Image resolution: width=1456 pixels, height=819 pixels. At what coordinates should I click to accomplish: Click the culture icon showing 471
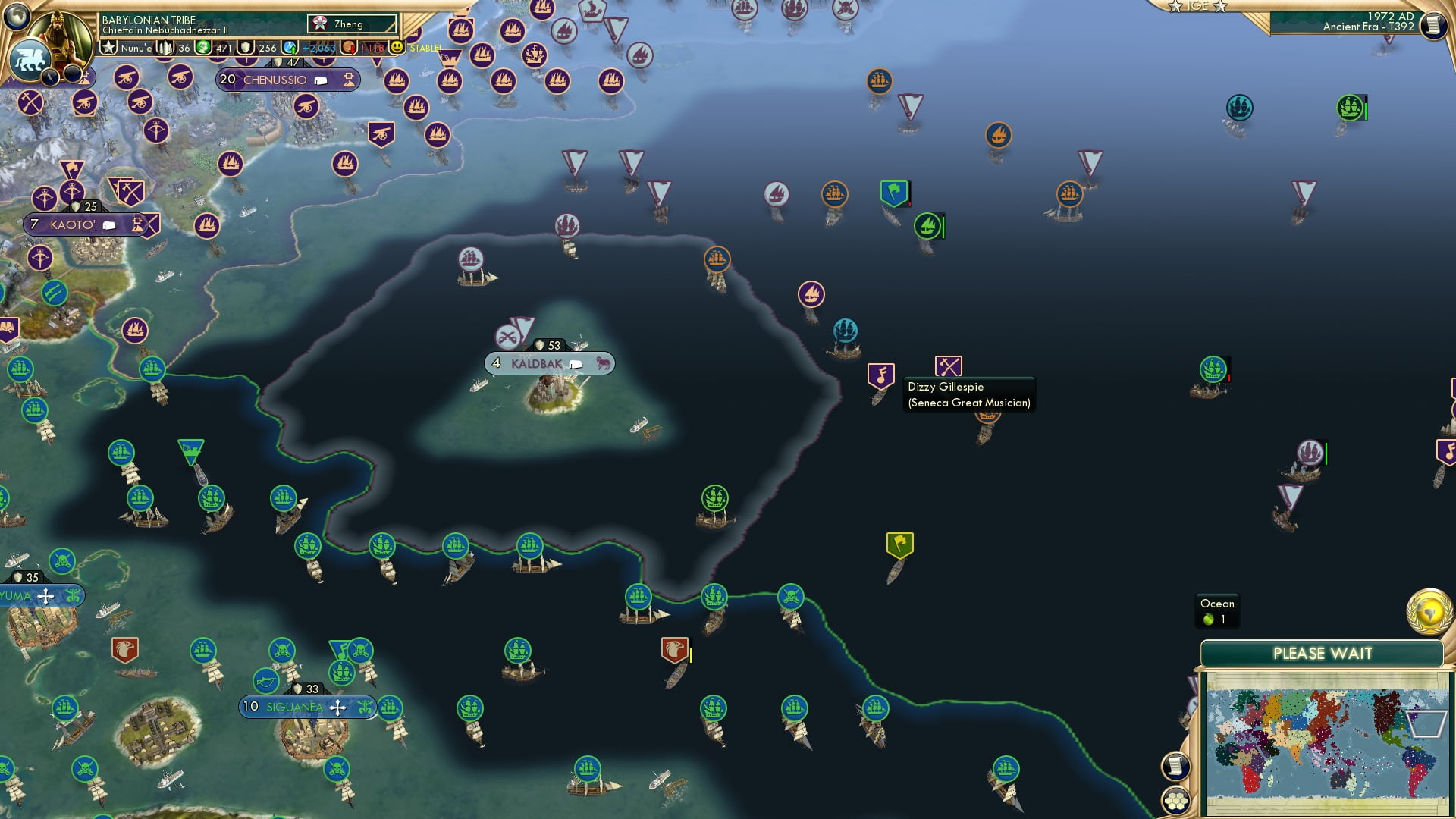203,46
